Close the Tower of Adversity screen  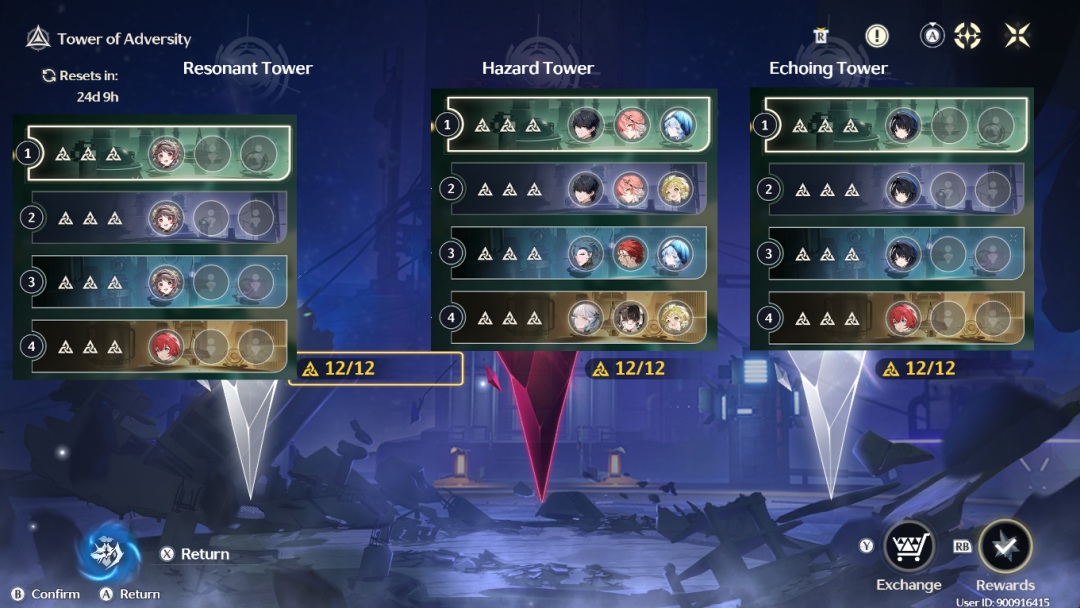(1017, 36)
